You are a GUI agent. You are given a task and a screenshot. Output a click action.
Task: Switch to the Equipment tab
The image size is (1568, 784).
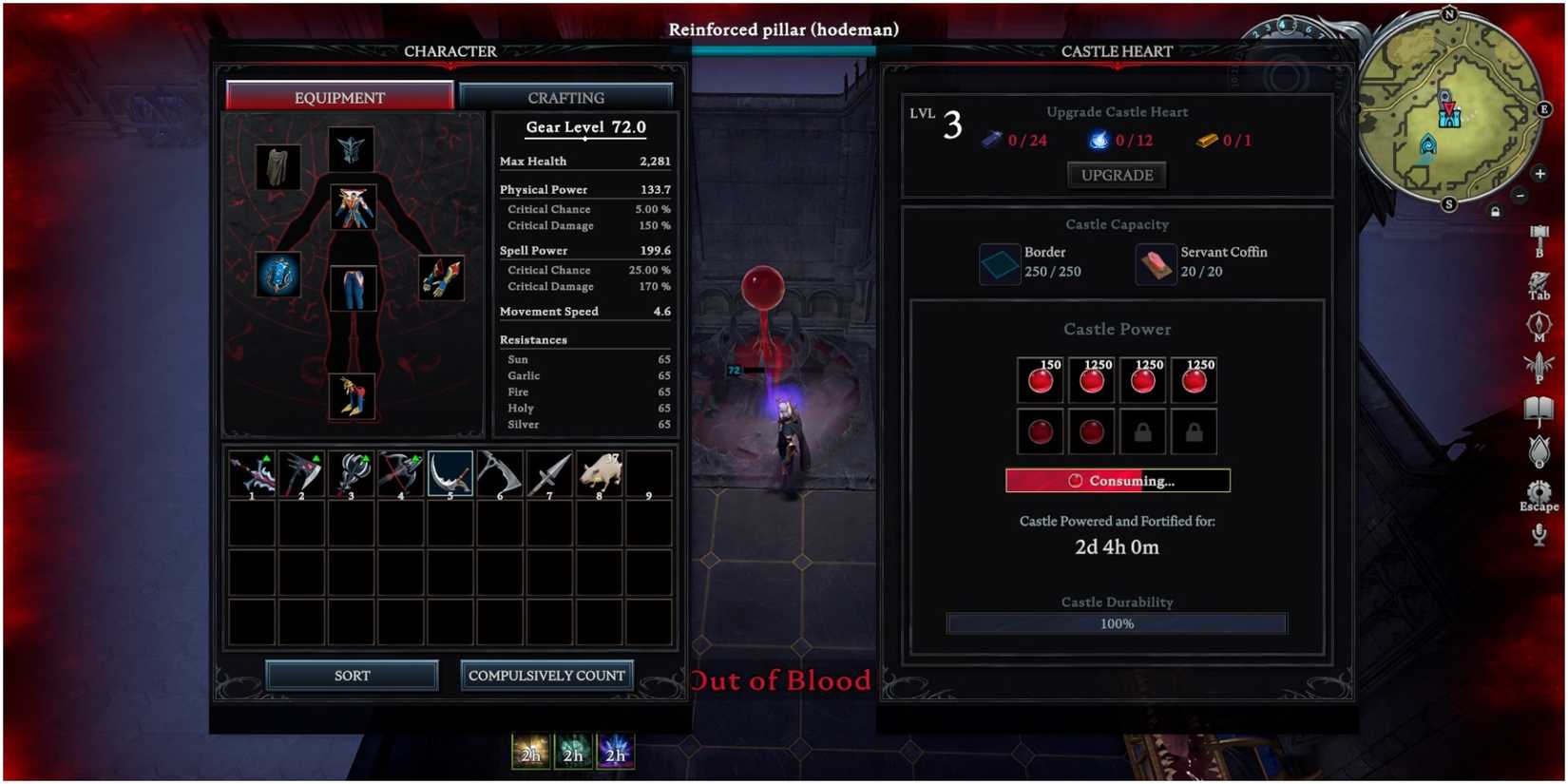339,96
